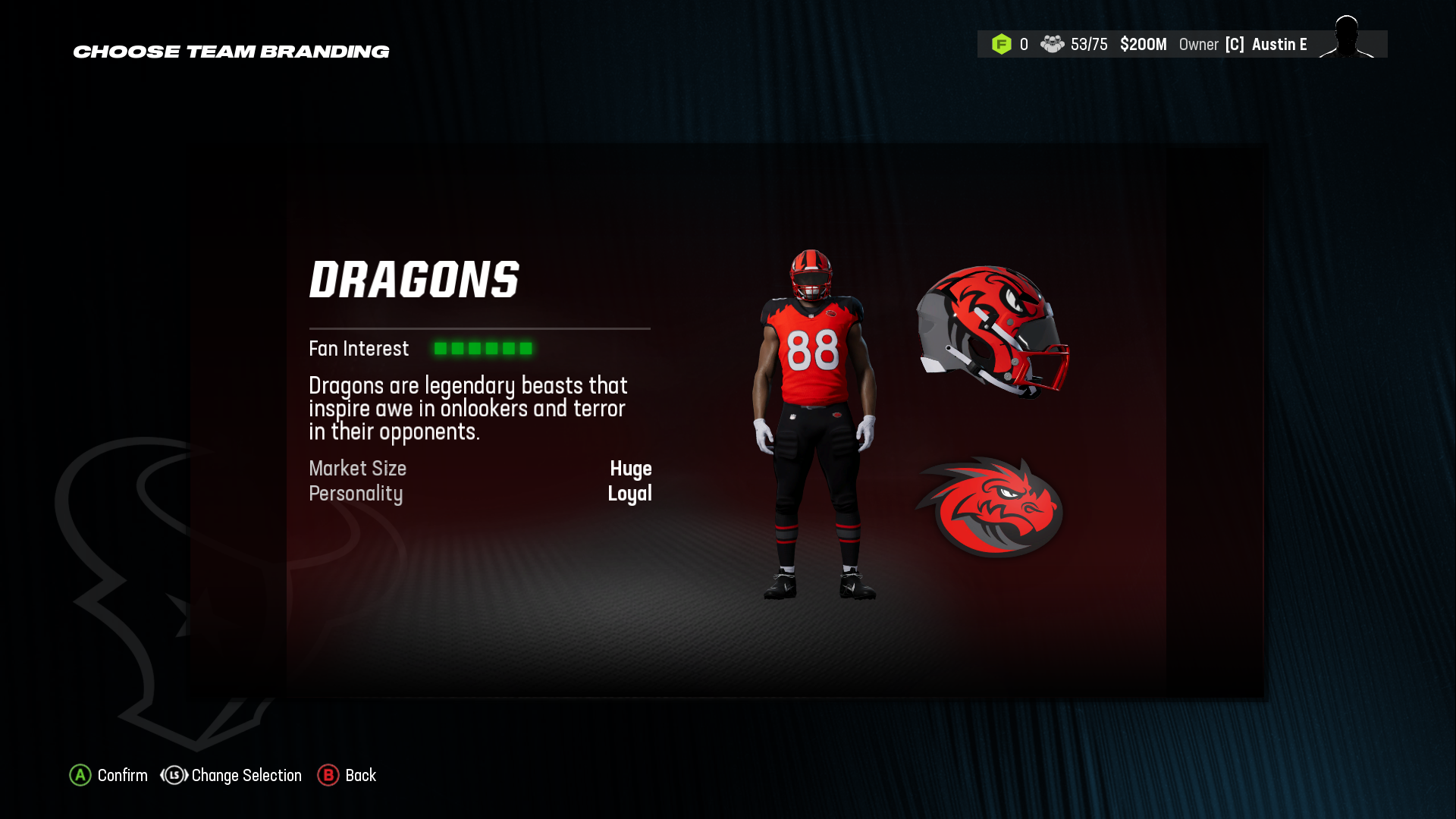1456x819 pixels.
Task: Click the green A Confirm button icon
Action: (x=80, y=776)
